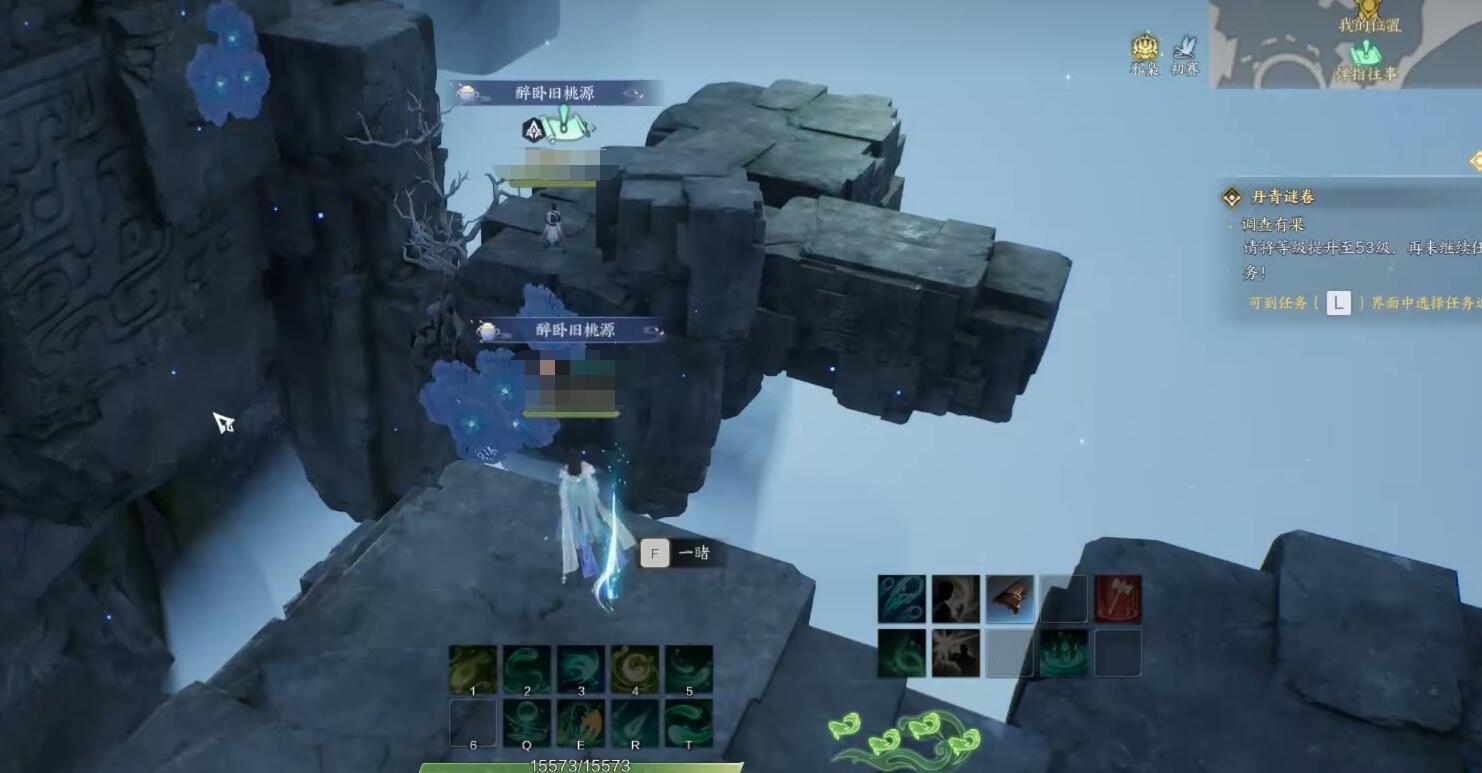Use the silhouette burst skill icon
The width and height of the screenshot is (1482, 773).
(x=956, y=652)
